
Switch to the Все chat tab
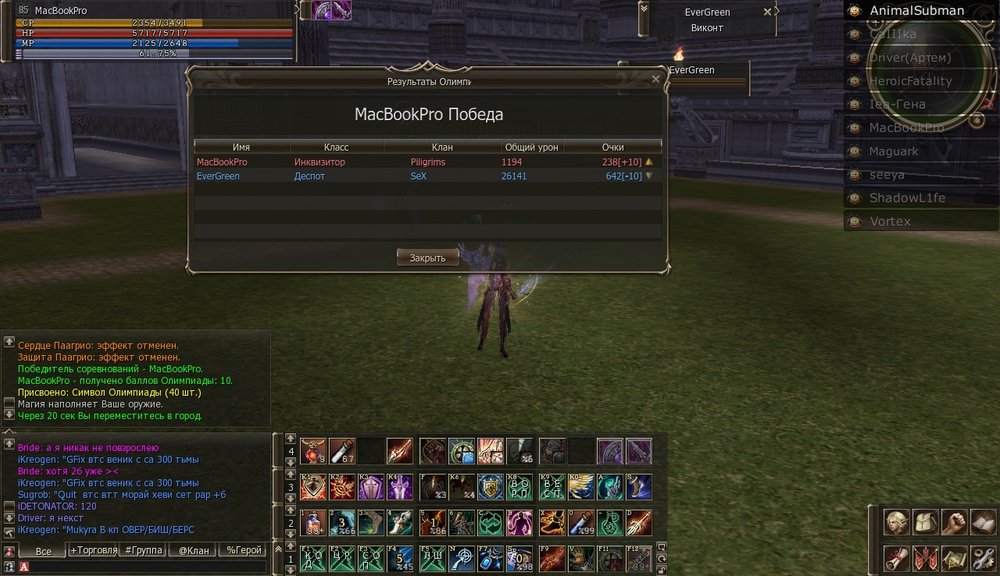pyautogui.click(x=43, y=550)
